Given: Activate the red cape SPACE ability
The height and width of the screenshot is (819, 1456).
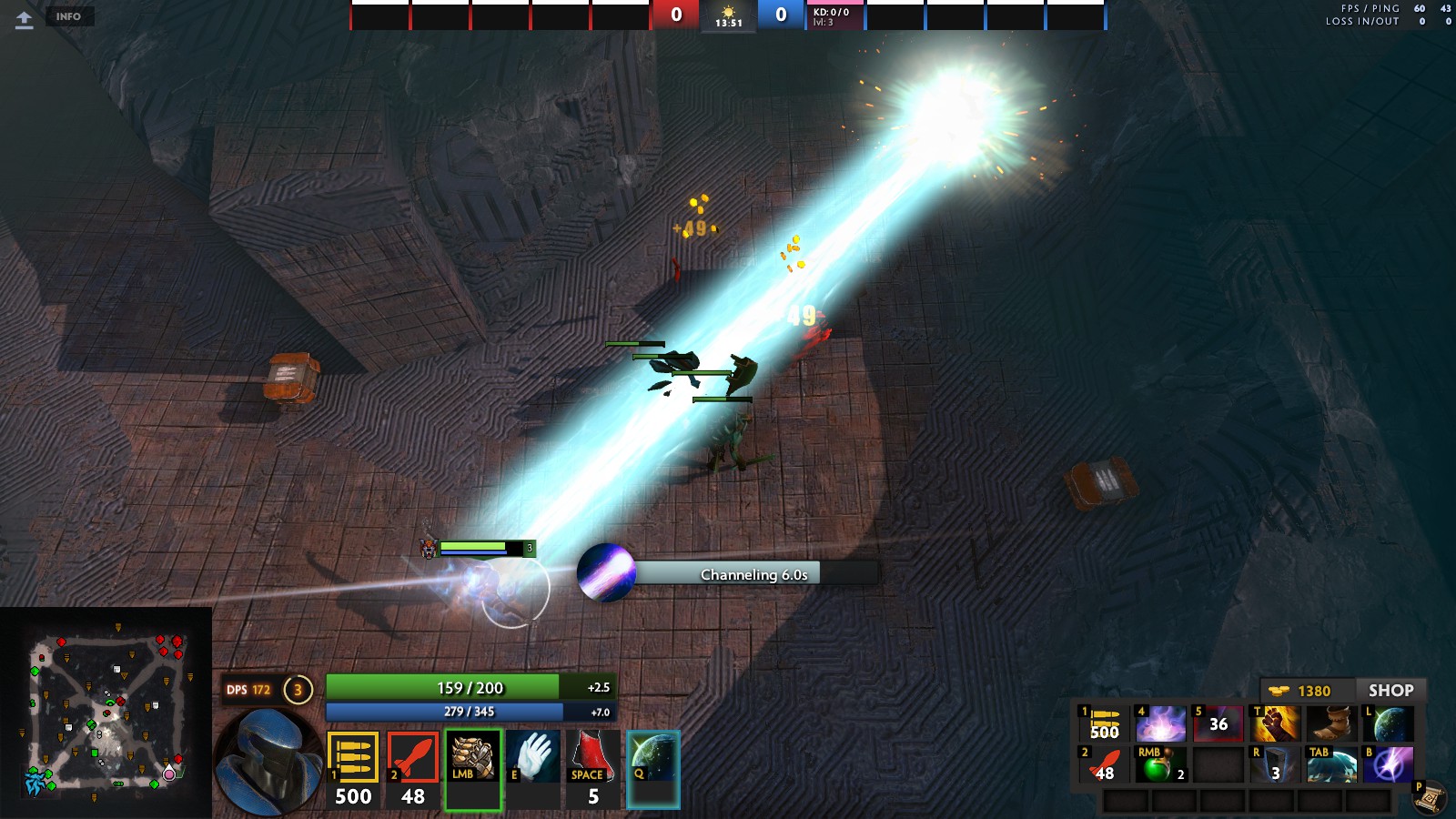Looking at the screenshot, I should (x=592, y=769).
